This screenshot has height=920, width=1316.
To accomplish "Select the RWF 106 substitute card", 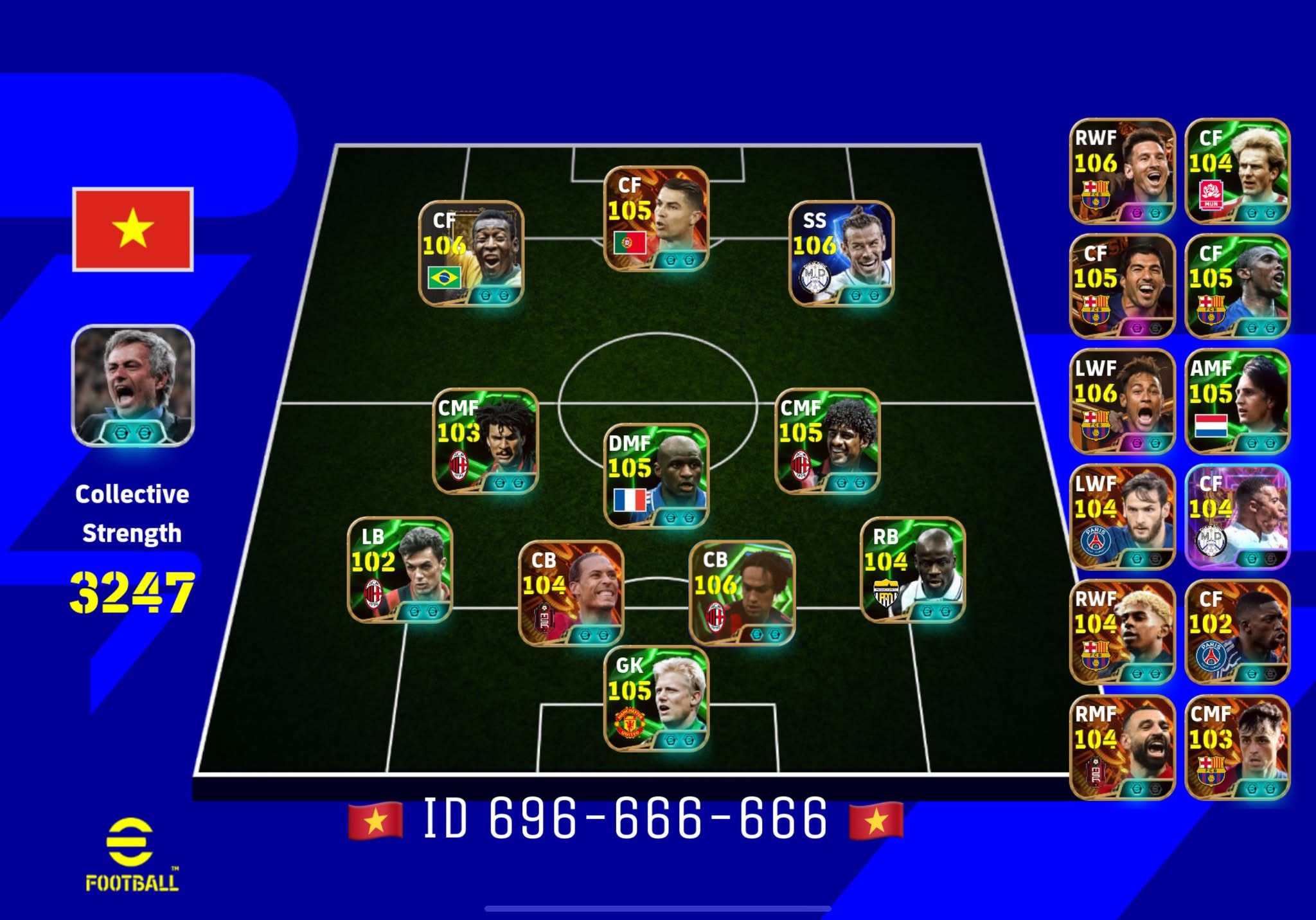I will 1122,171.
